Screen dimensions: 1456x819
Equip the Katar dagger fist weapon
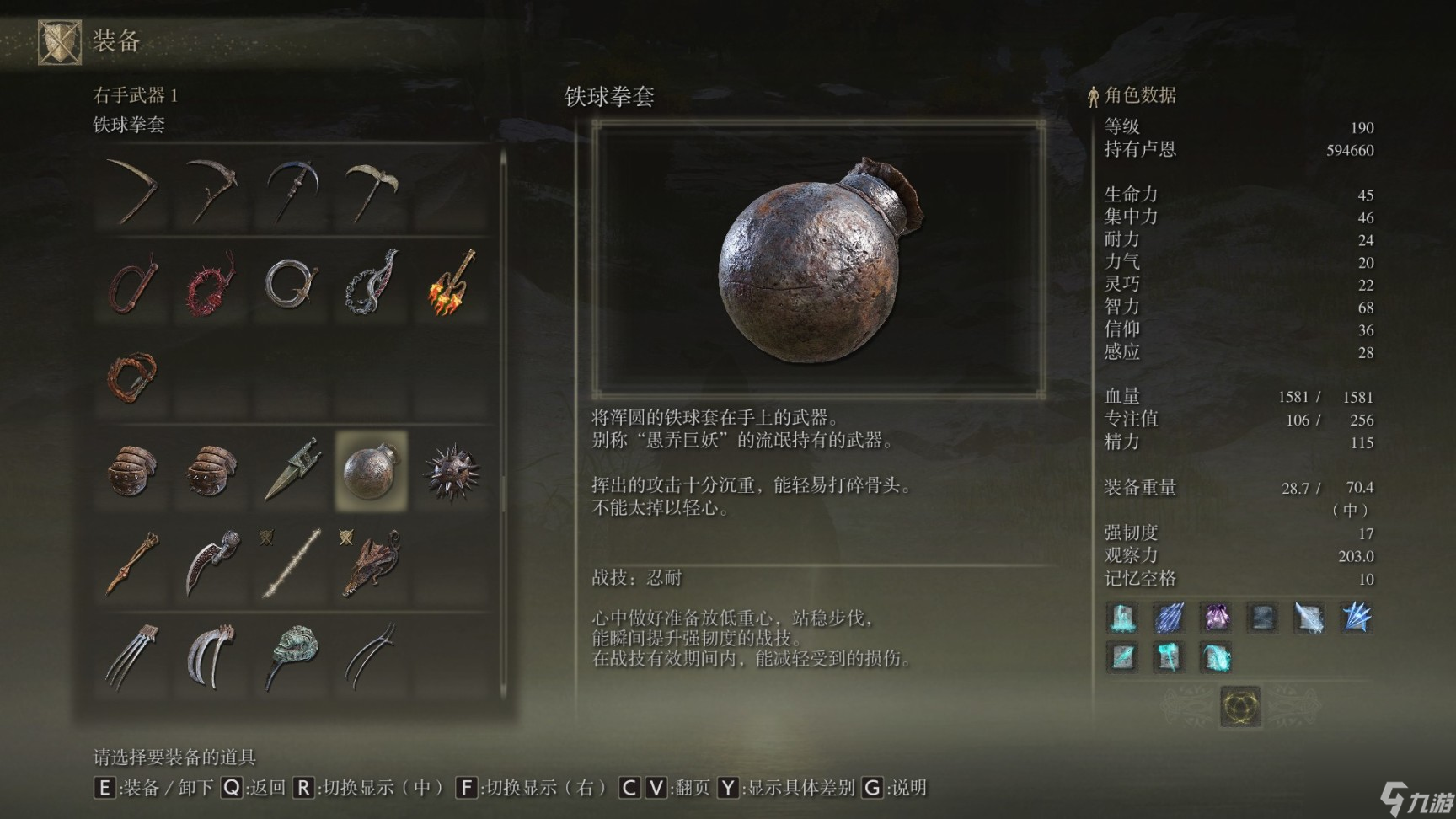pos(292,469)
